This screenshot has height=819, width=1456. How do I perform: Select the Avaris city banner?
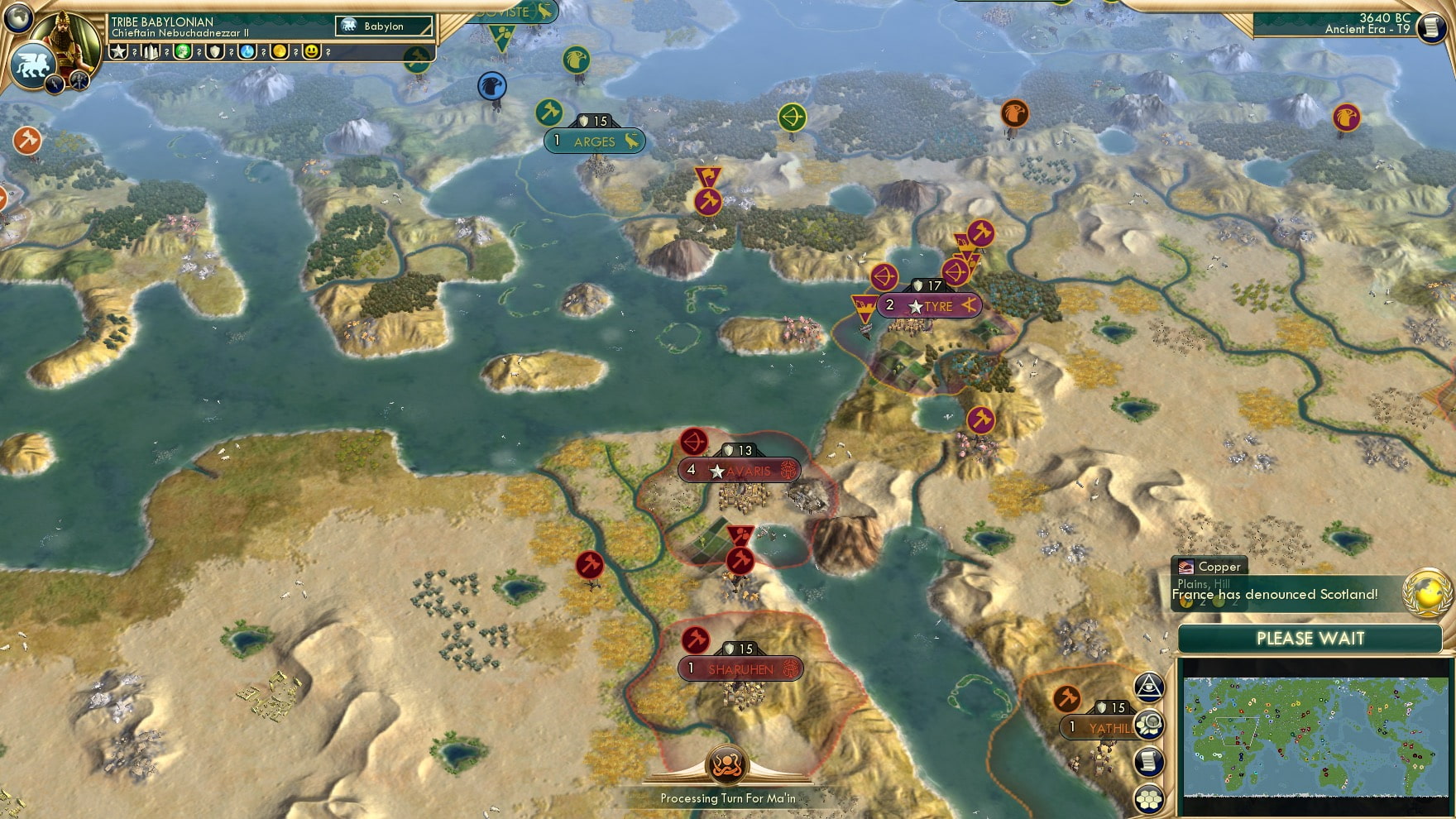tap(740, 470)
